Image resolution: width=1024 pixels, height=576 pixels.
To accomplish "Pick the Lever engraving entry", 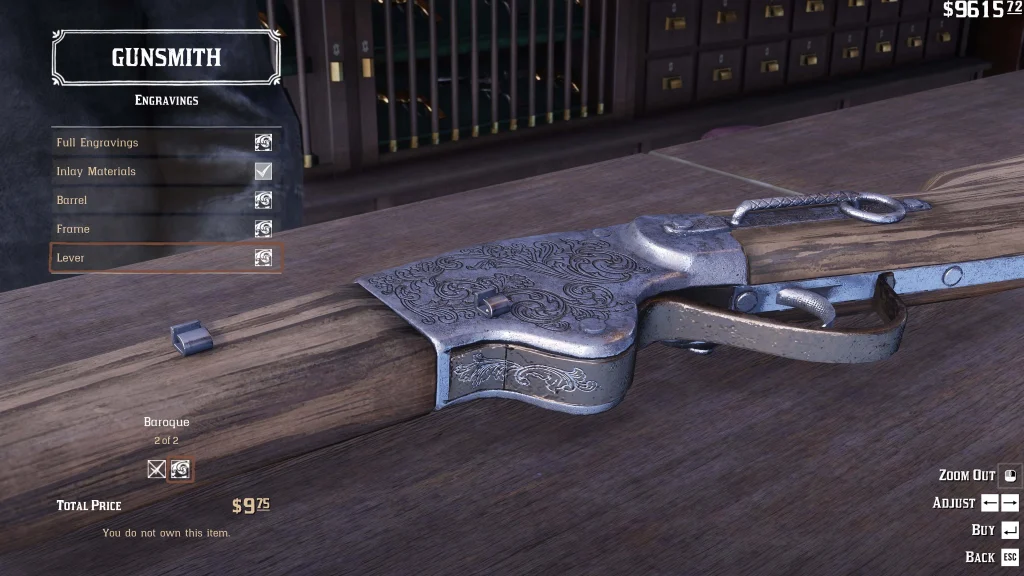I will click(x=165, y=258).
